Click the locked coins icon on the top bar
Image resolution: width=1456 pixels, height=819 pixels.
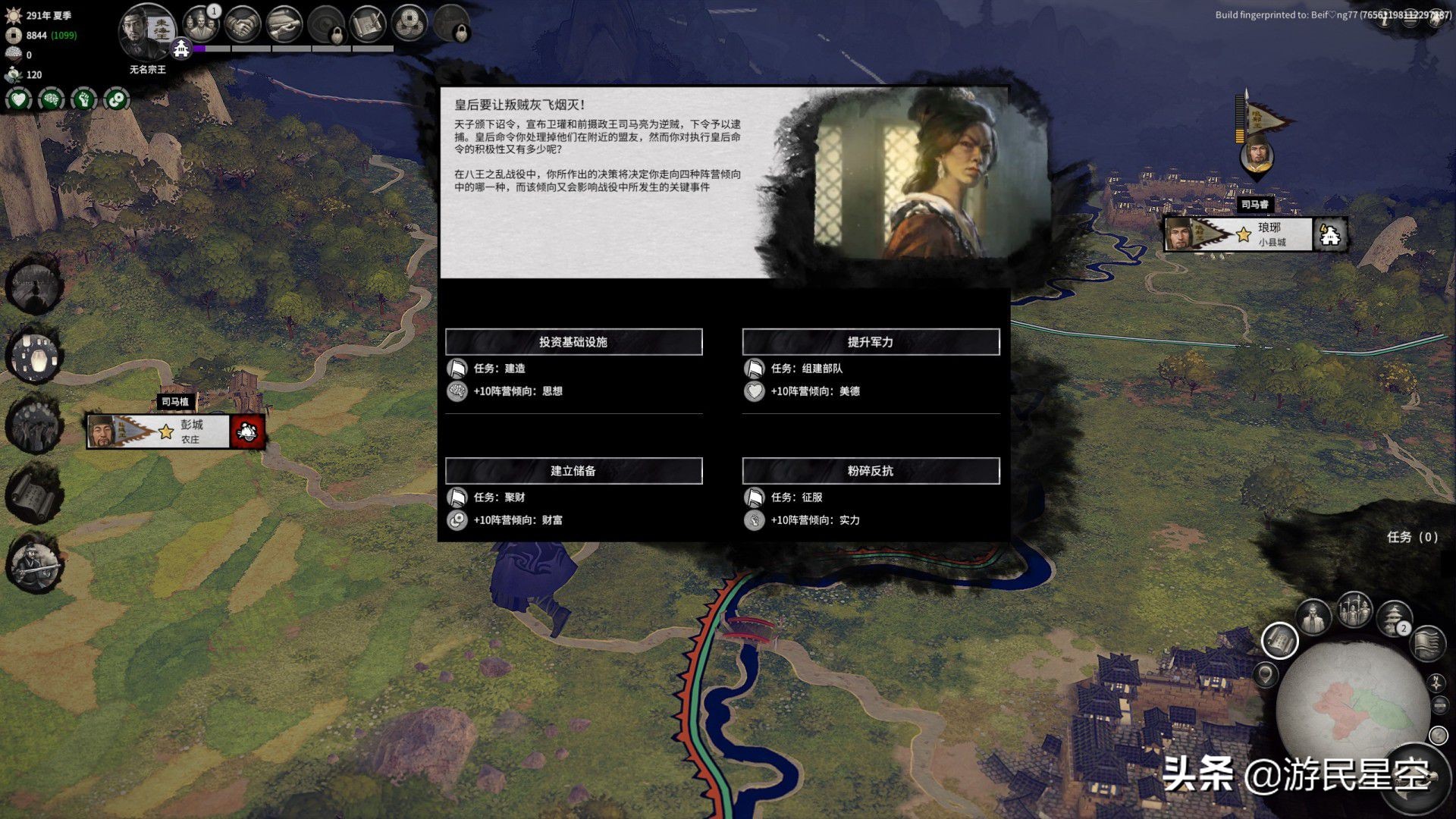[453, 24]
